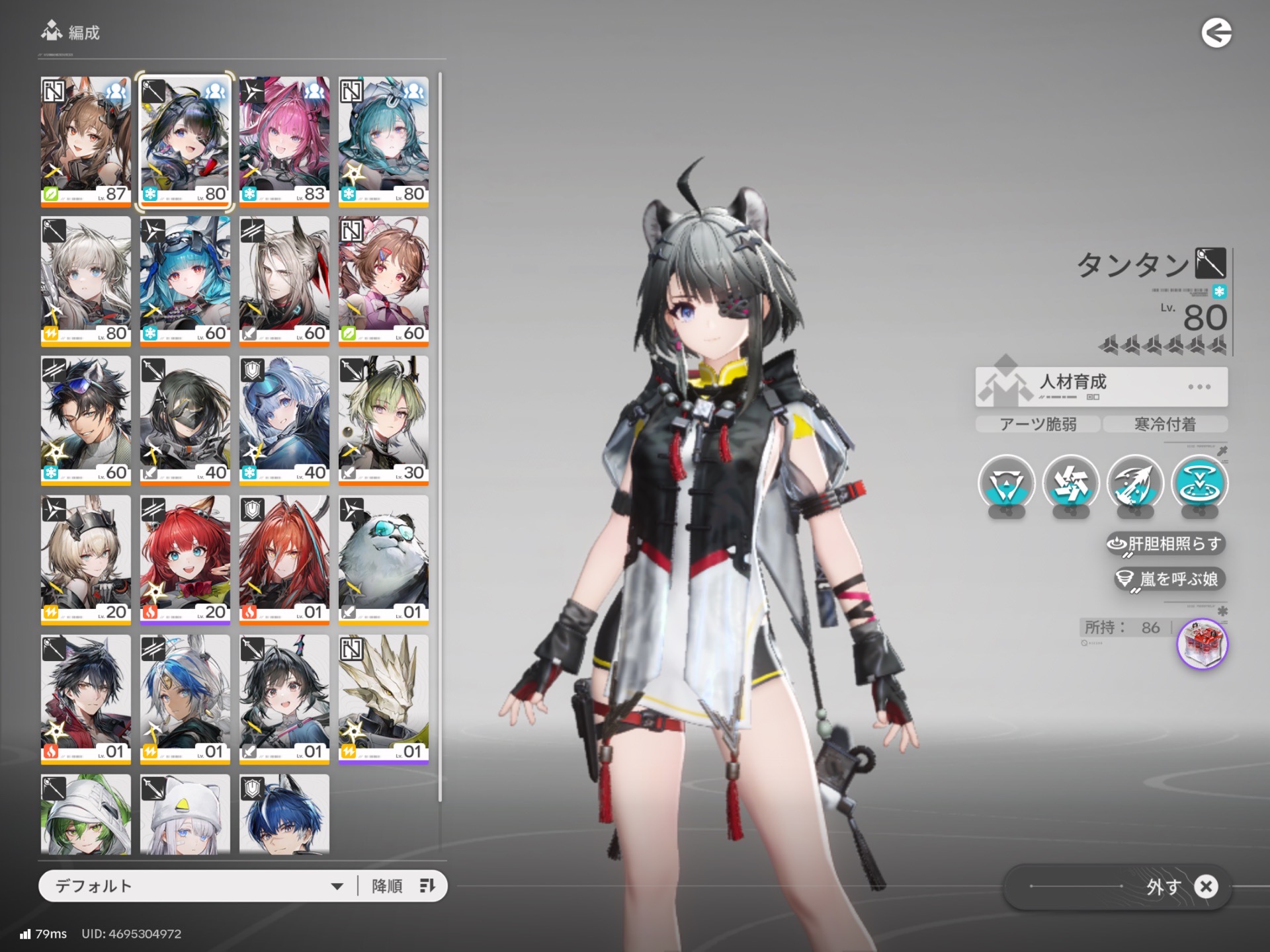
Task: Select the brown-haired level 87 operator card
Action: (x=86, y=141)
